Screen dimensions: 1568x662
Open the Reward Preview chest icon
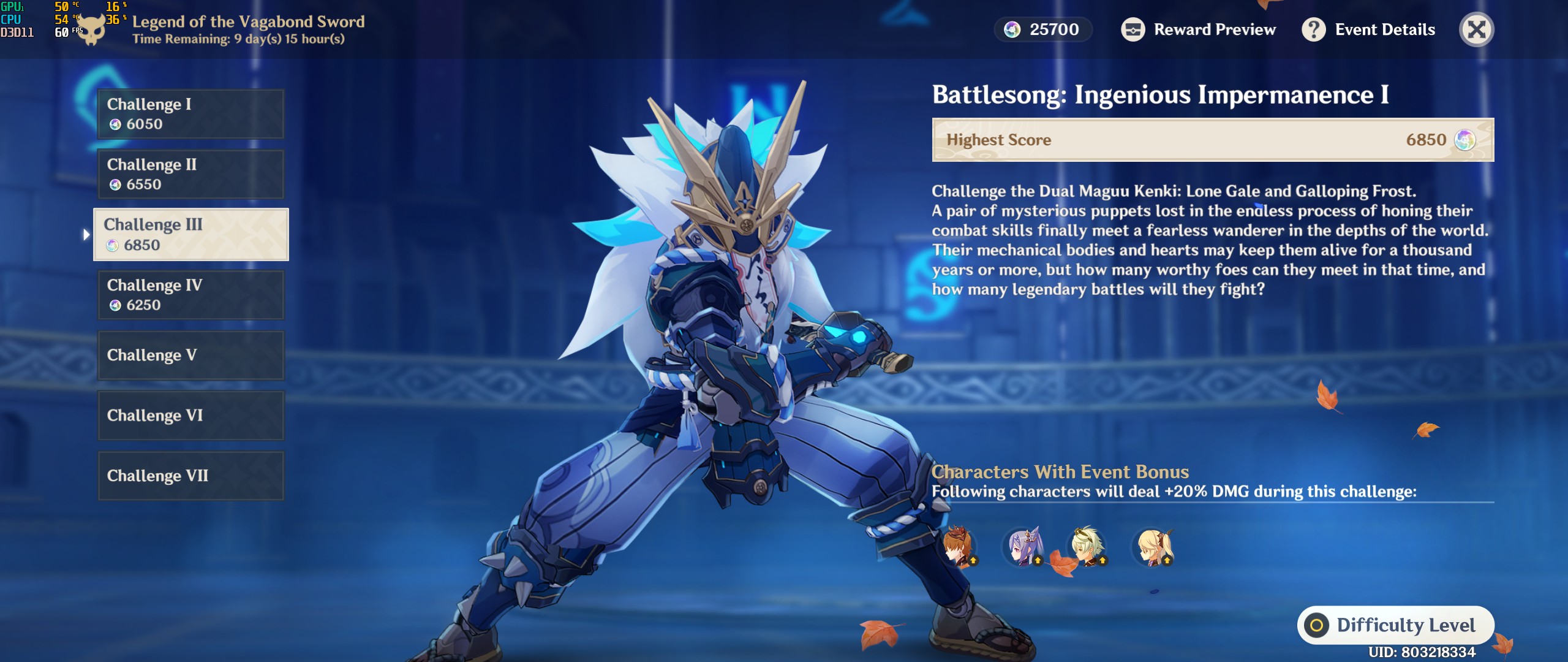pyautogui.click(x=1134, y=29)
